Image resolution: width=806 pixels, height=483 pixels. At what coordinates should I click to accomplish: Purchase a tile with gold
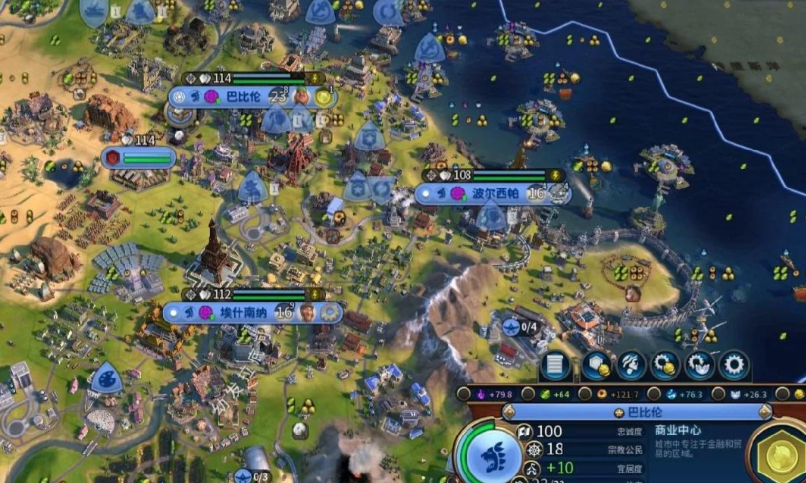click(x=598, y=365)
